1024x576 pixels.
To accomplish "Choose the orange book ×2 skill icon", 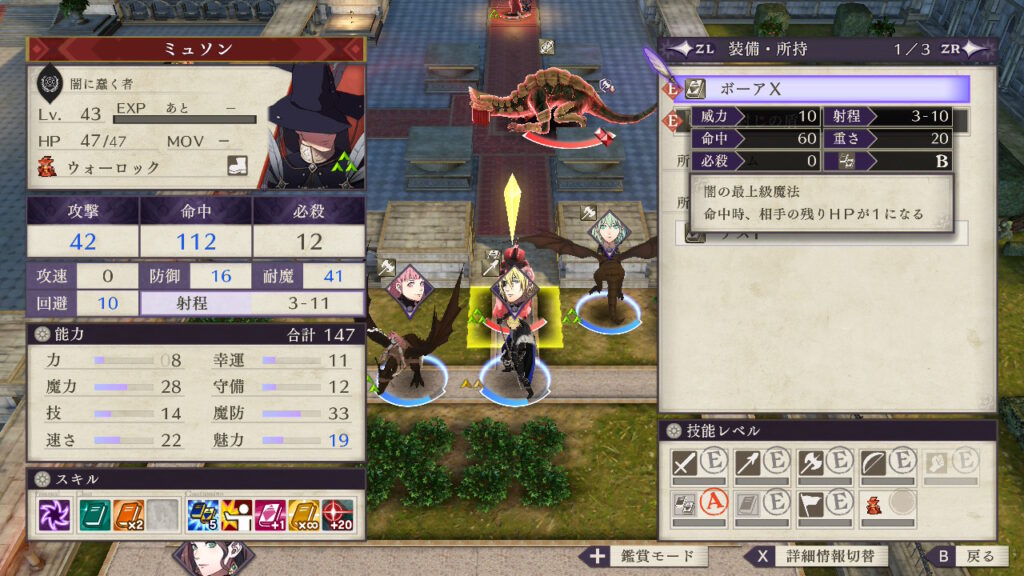I will 128,516.
